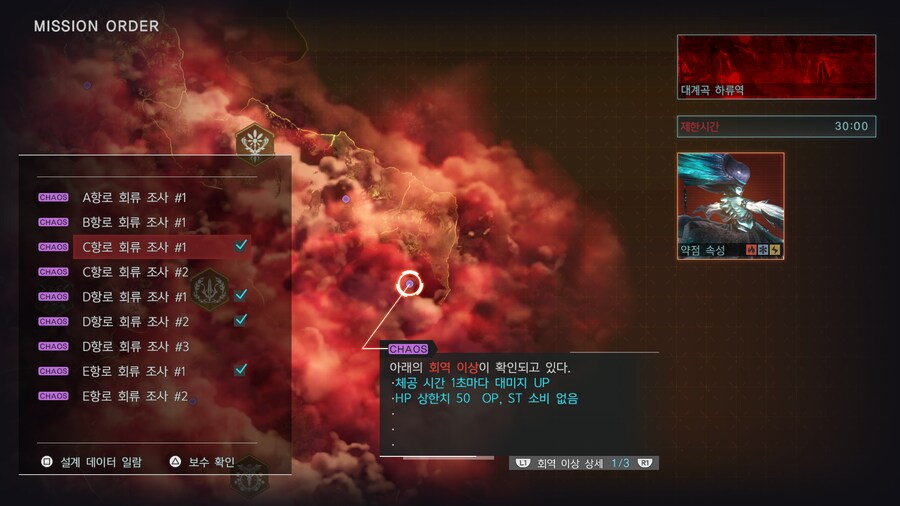Show 회역 이상 상세 details page
Viewport: 900px width, 506px height.
click(586, 463)
